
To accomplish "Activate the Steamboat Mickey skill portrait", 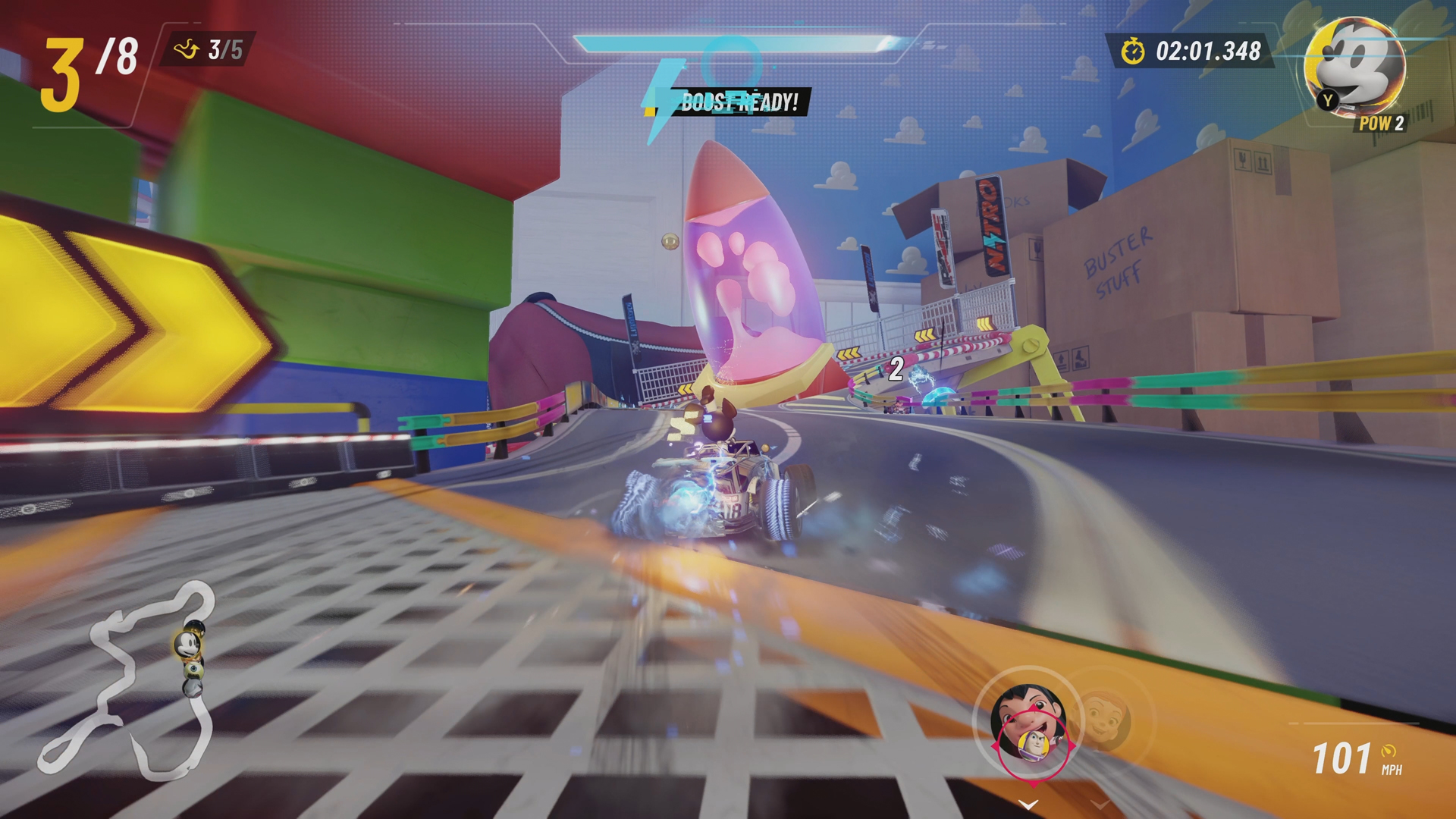I will point(1355,67).
